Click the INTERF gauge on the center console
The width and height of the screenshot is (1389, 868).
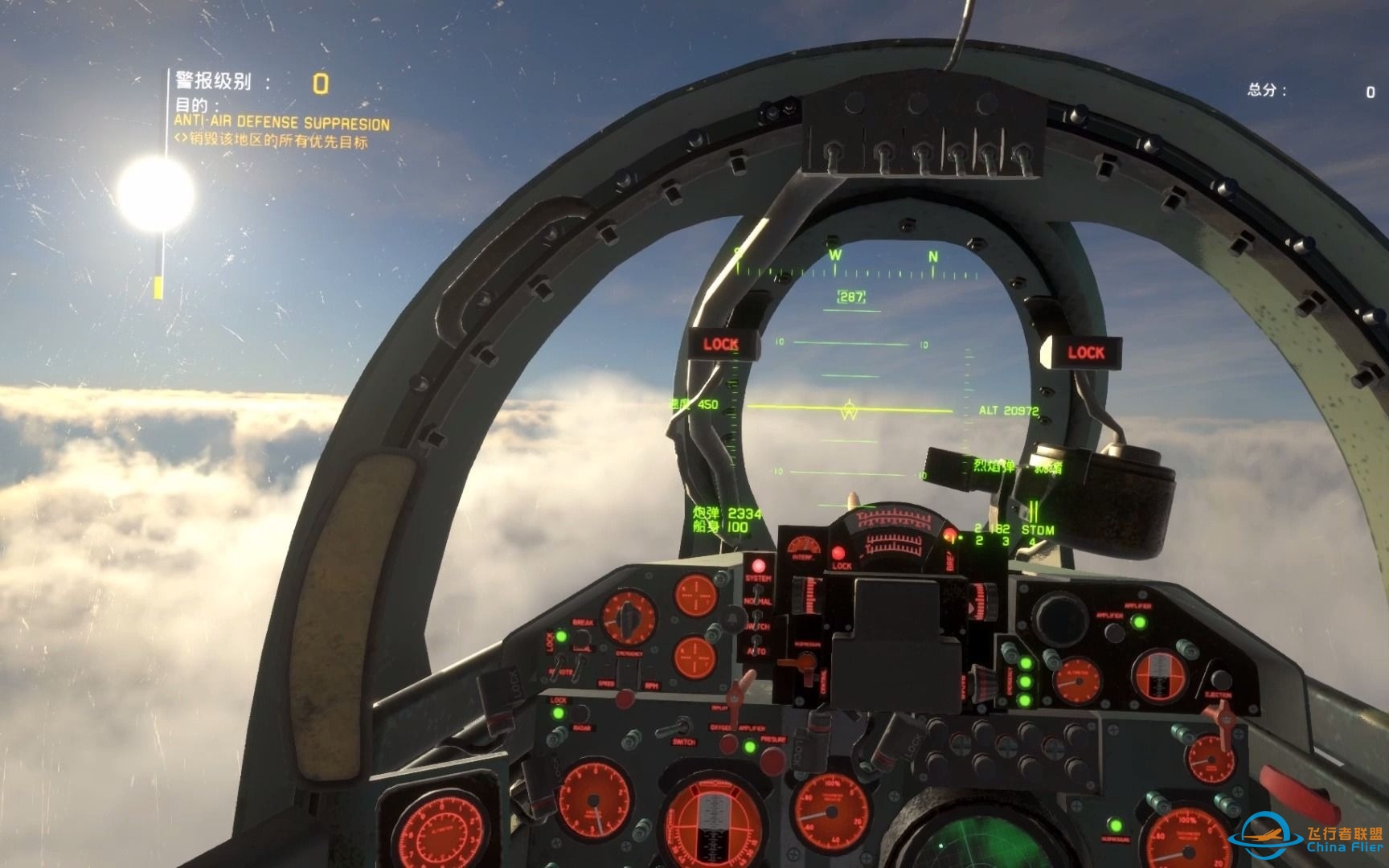point(804,545)
